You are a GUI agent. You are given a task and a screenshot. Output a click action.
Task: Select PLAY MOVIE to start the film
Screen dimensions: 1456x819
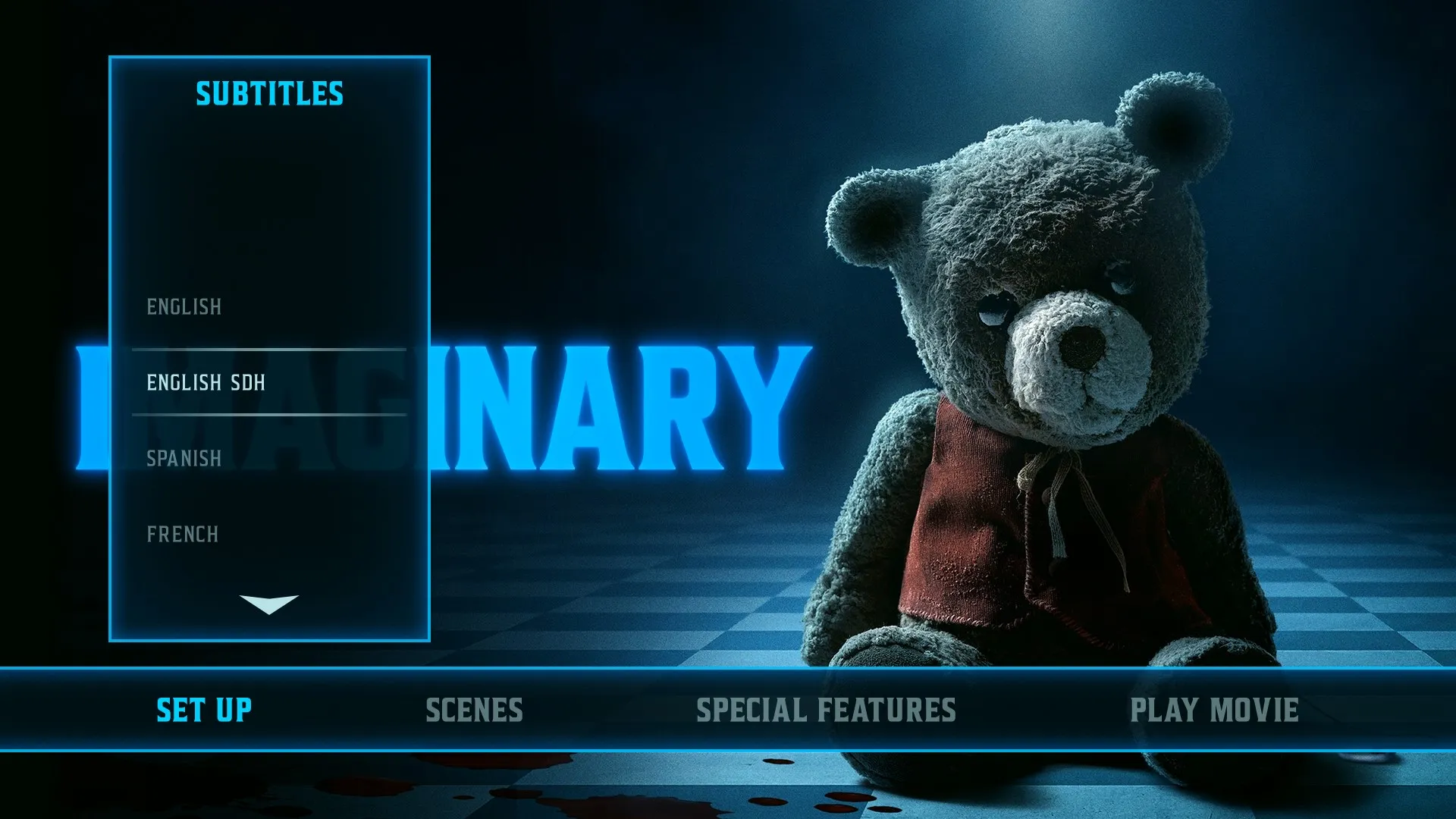coord(1213,711)
